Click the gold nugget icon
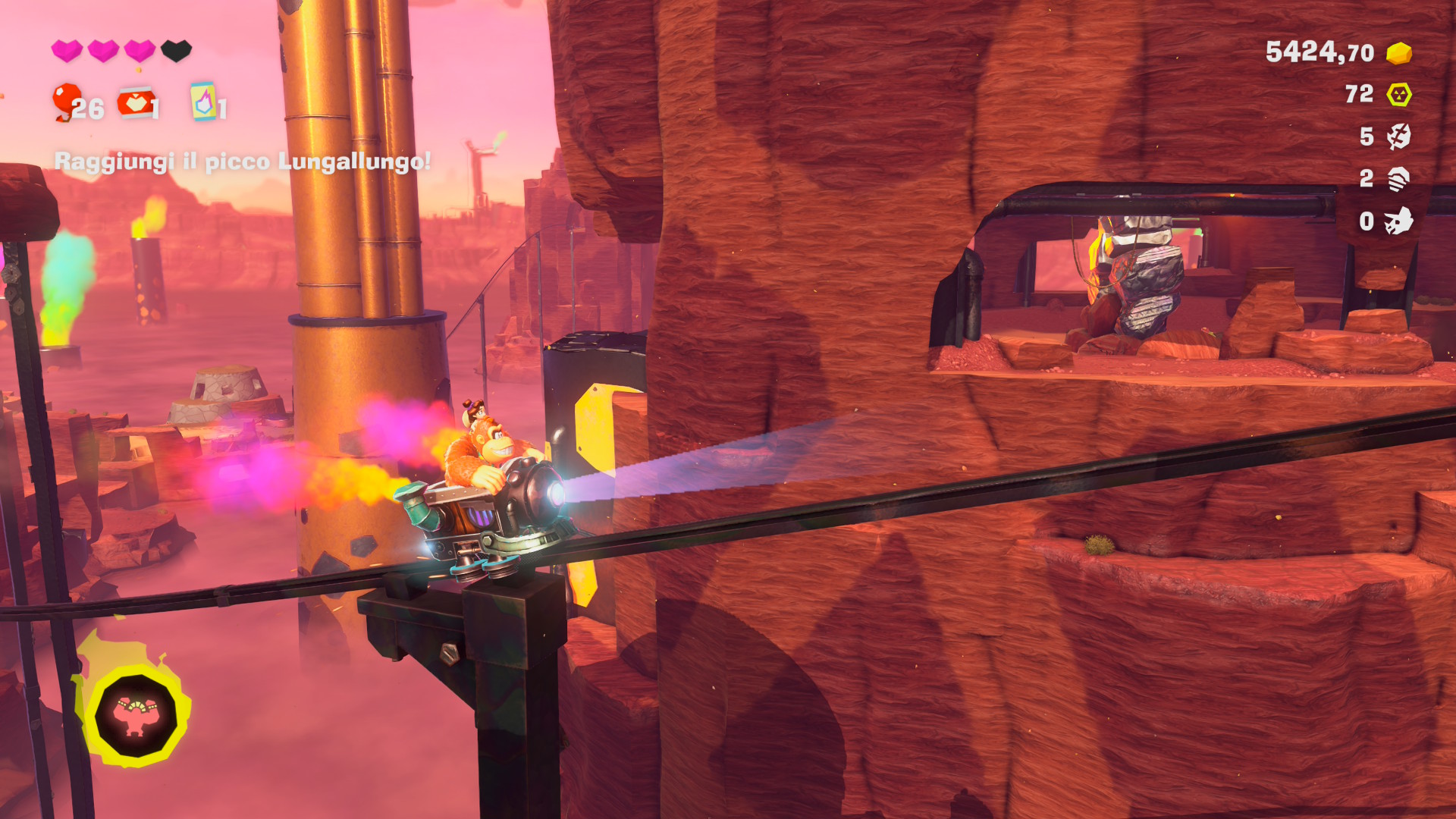 1398,53
